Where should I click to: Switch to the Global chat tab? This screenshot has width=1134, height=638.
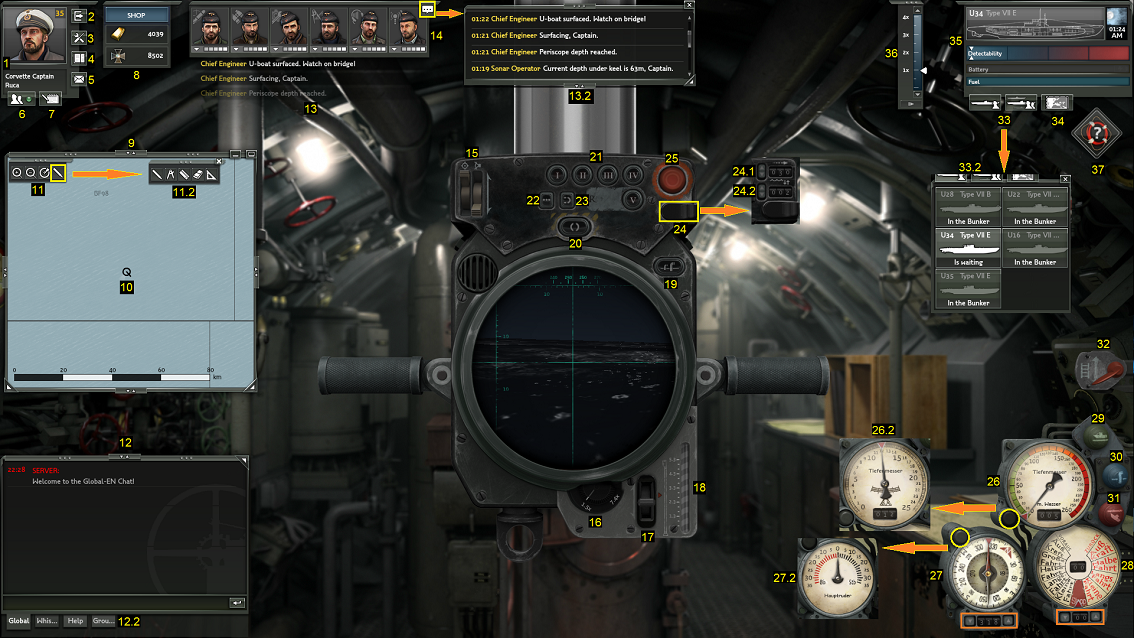pos(19,621)
